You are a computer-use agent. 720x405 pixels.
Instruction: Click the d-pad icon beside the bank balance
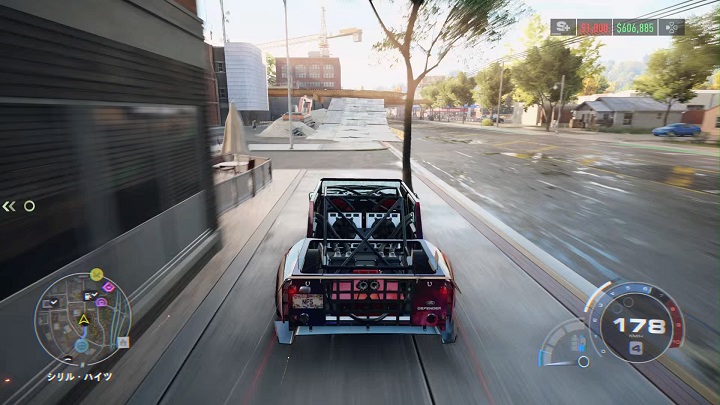click(673, 27)
